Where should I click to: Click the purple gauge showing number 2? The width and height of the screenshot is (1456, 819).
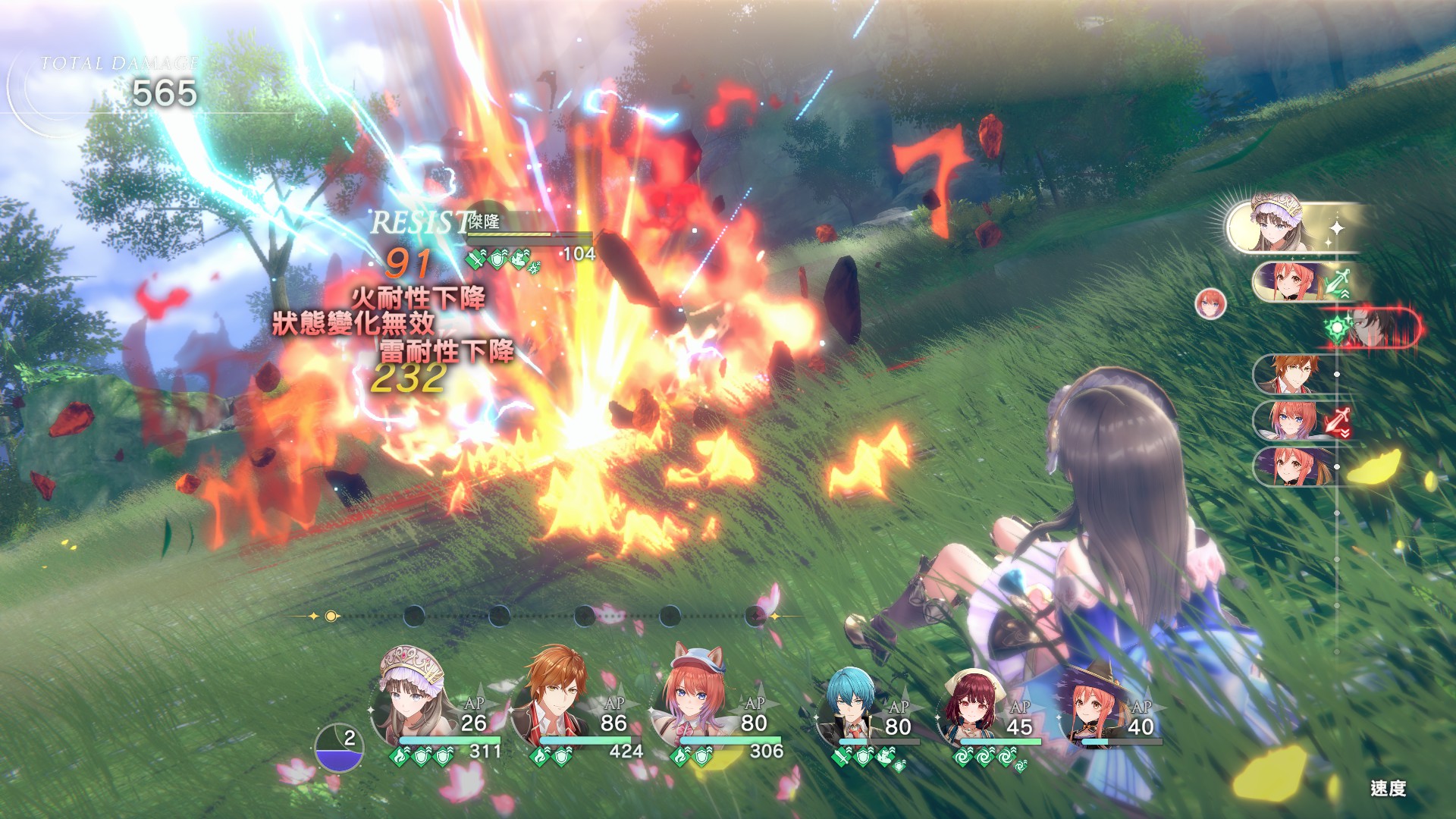tap(339, 748)
